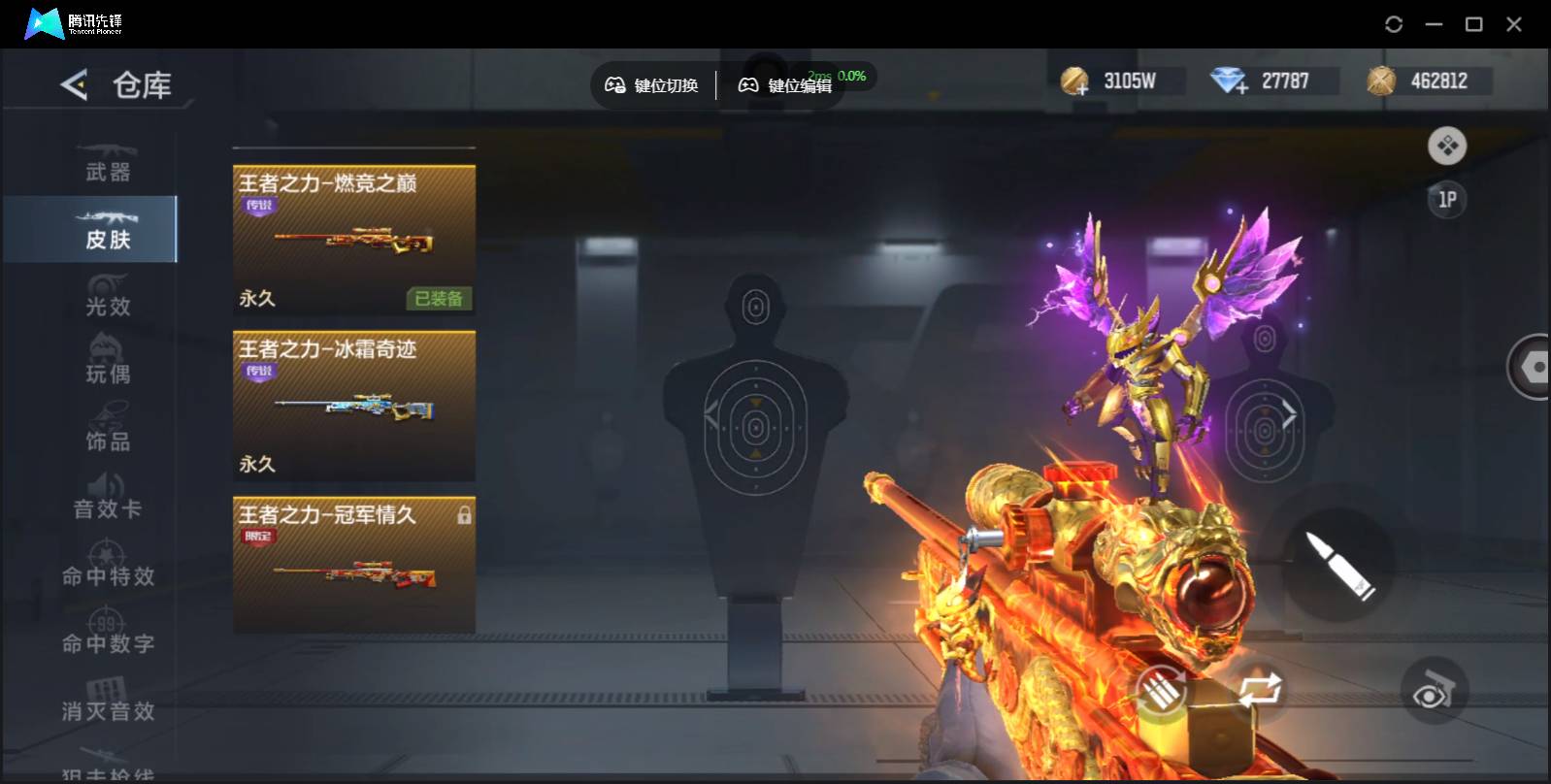Toggle the eye preview visibility button

(1433, 693)
